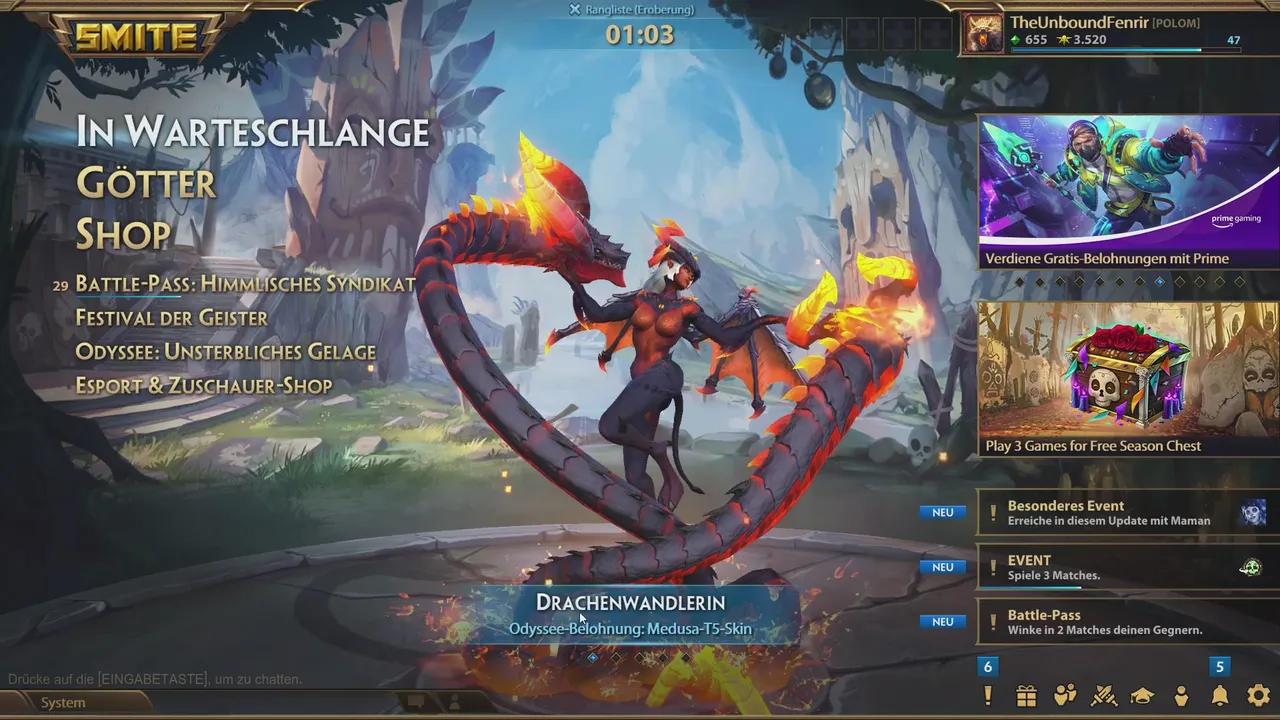Open the graduation cap guides icon
The image size is (1280, 720).
click(x=1141, y=695)
